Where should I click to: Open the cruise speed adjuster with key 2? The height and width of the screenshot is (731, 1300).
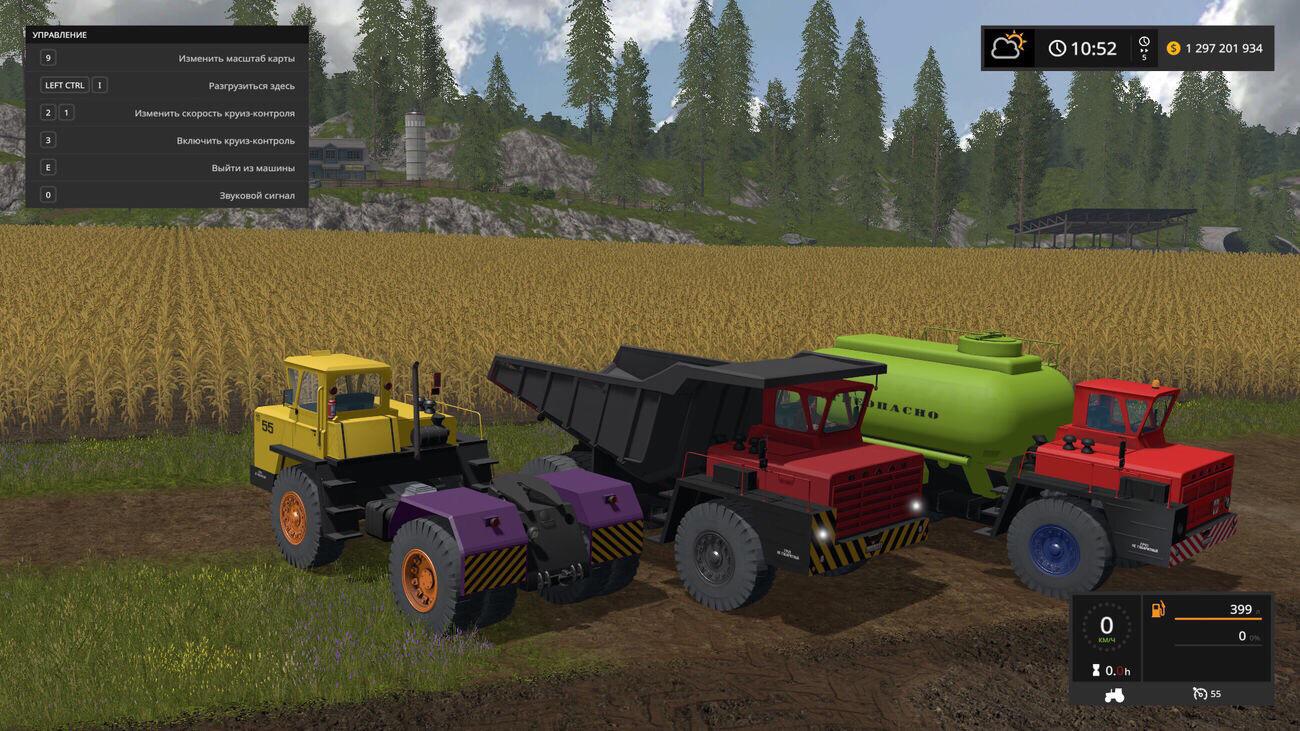[x=46, y=111]
